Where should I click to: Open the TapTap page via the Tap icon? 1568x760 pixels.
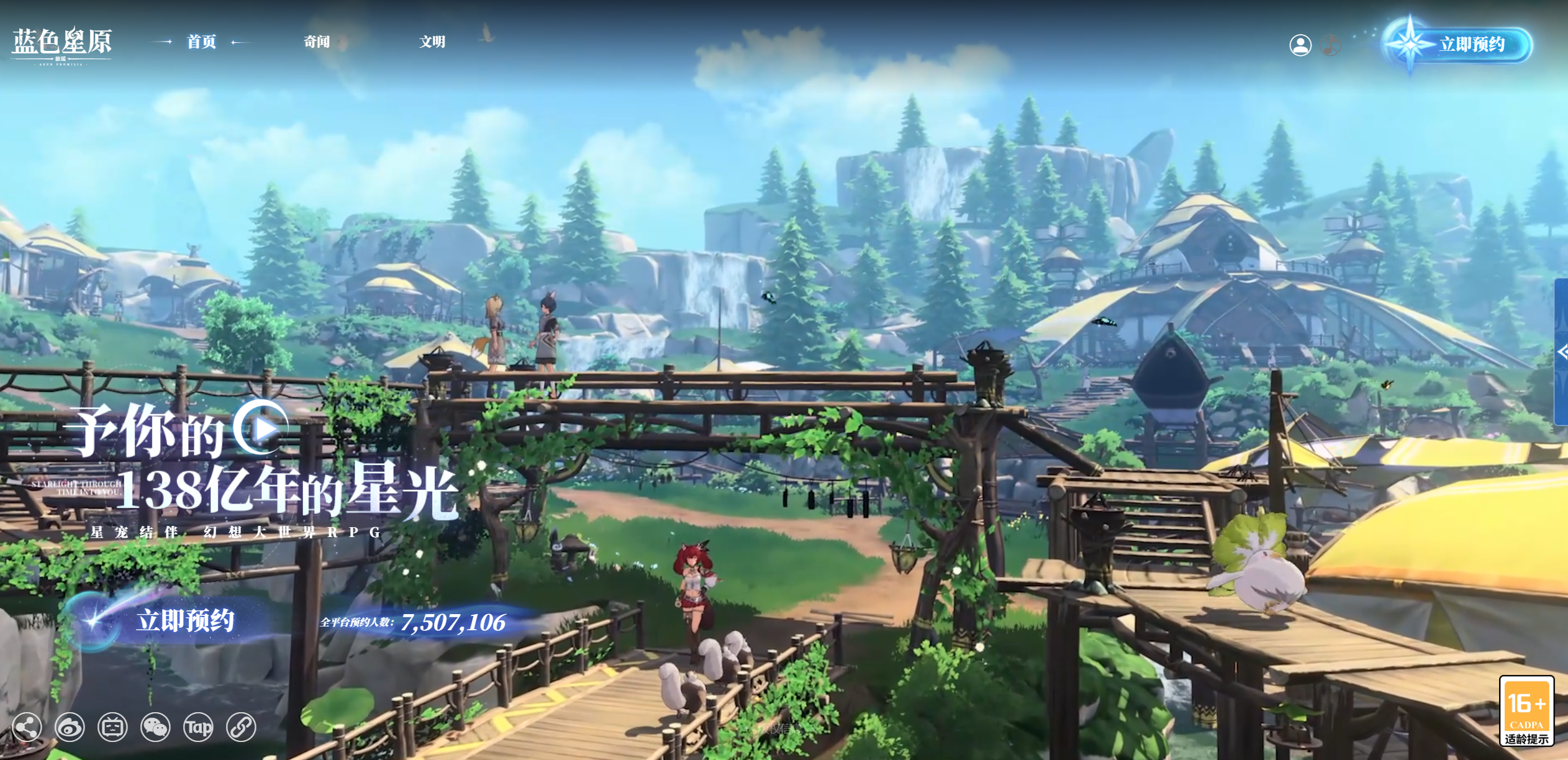[x=198, y=727]
